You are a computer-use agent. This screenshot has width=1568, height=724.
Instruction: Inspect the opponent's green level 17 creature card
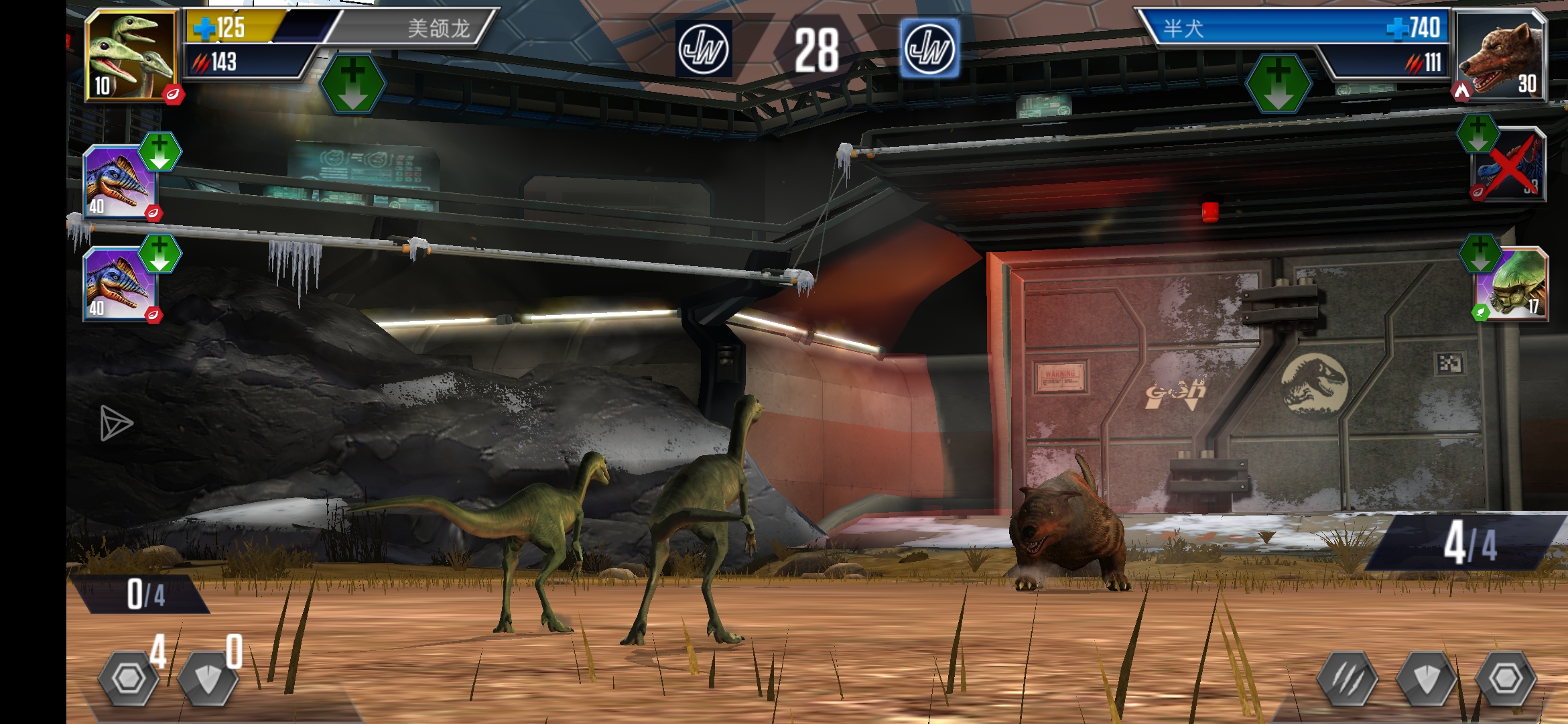click(x=1513, y=284)
